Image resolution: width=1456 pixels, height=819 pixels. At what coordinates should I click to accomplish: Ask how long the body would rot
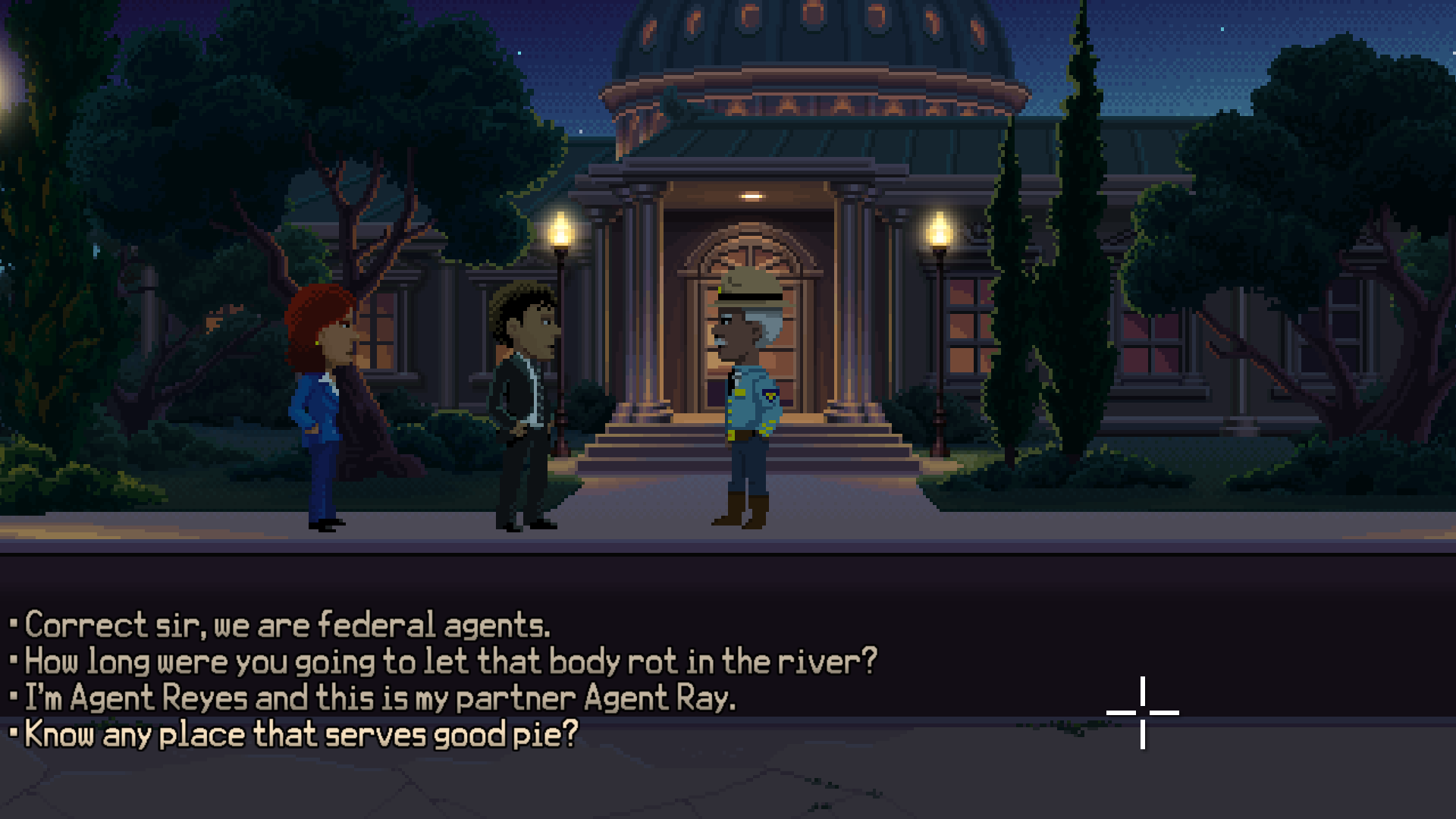point(450,662)
